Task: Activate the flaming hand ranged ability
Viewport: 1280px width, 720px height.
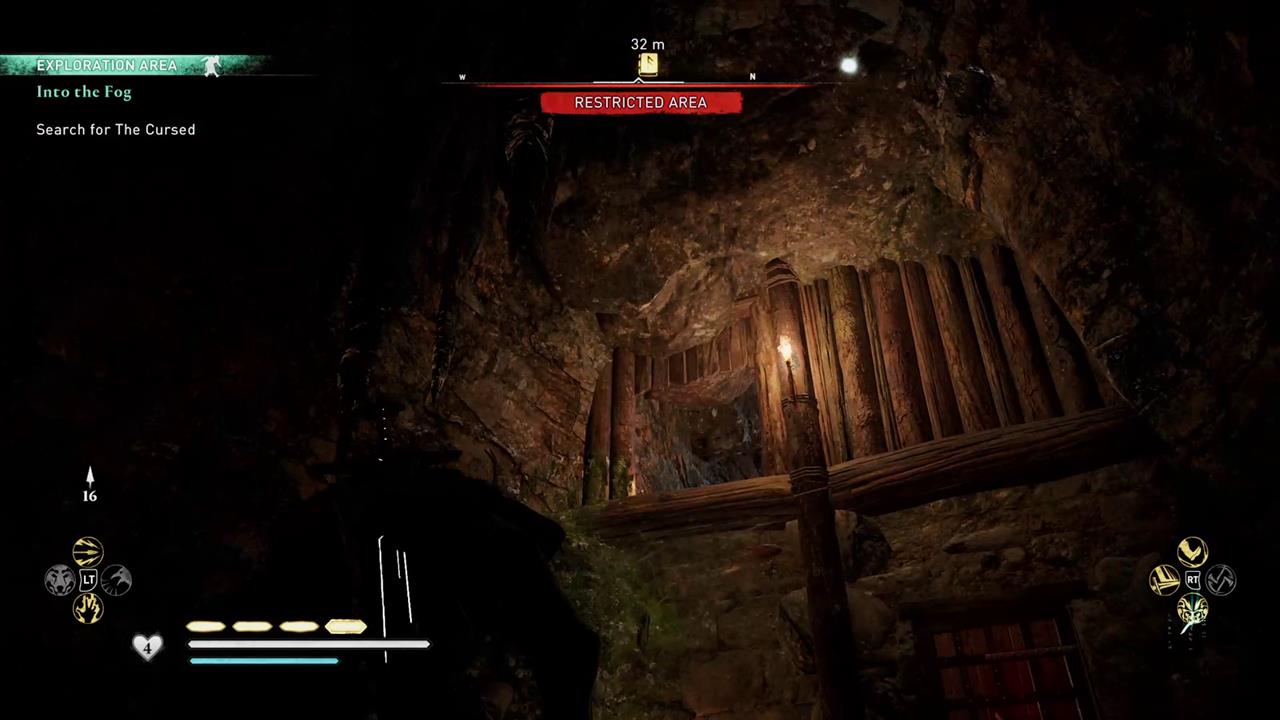Action: [88, 608]
